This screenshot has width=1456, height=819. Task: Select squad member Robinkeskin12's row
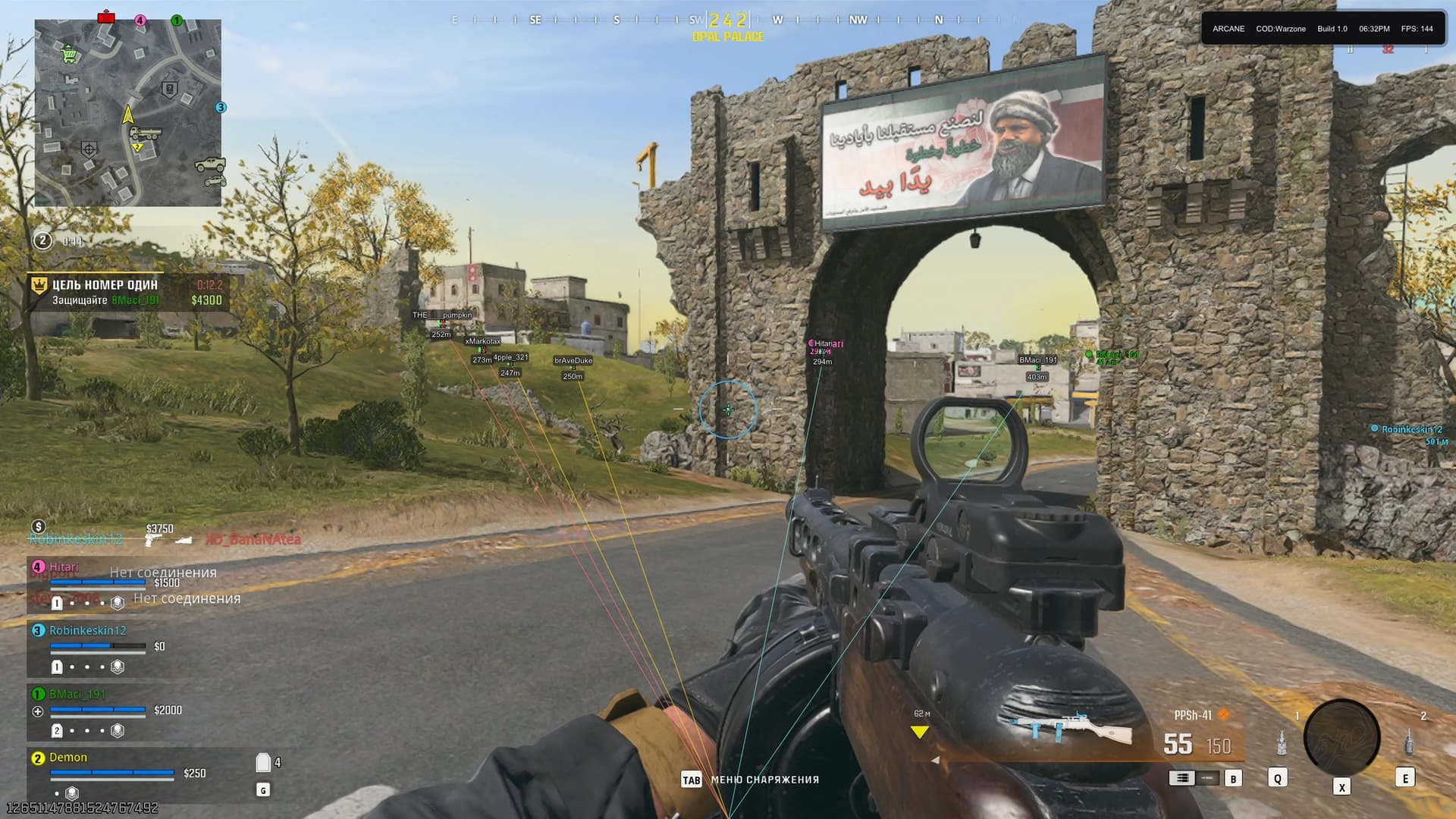[x=88, y=630]
